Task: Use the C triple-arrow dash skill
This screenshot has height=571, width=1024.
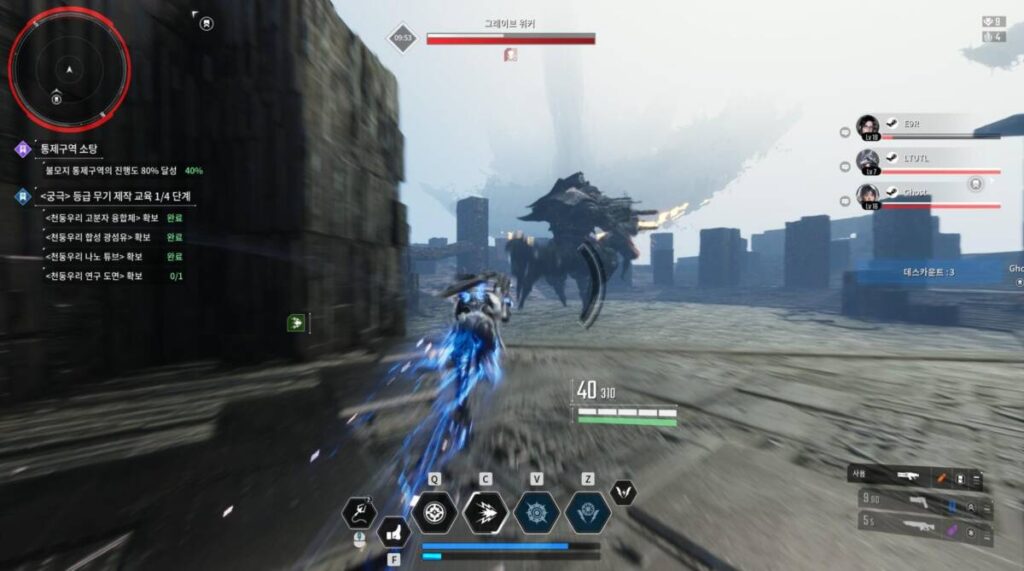Action: tap(485, 512)
